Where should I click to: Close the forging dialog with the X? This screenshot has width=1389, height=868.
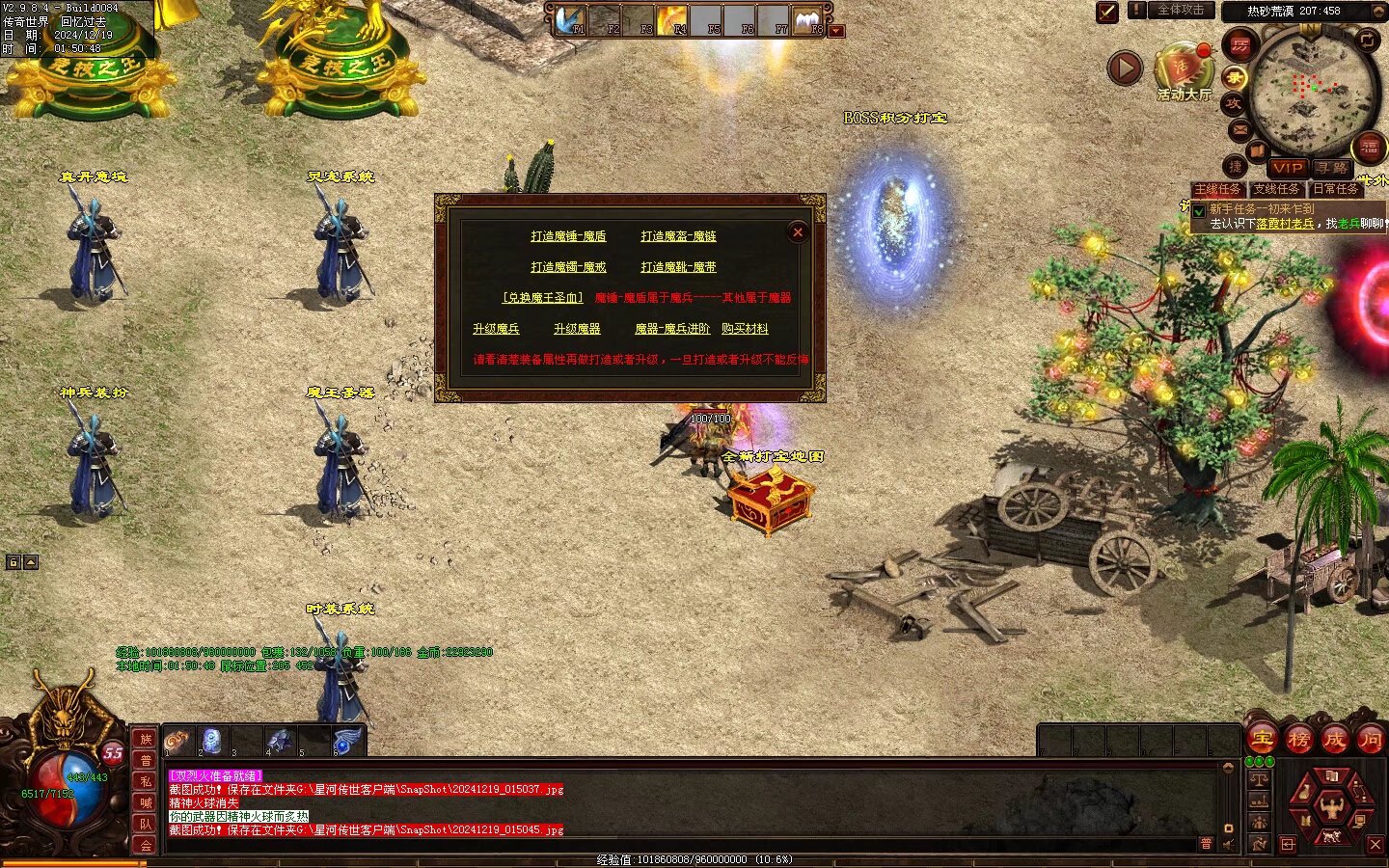pyautogui.click(x=798, y=231)
